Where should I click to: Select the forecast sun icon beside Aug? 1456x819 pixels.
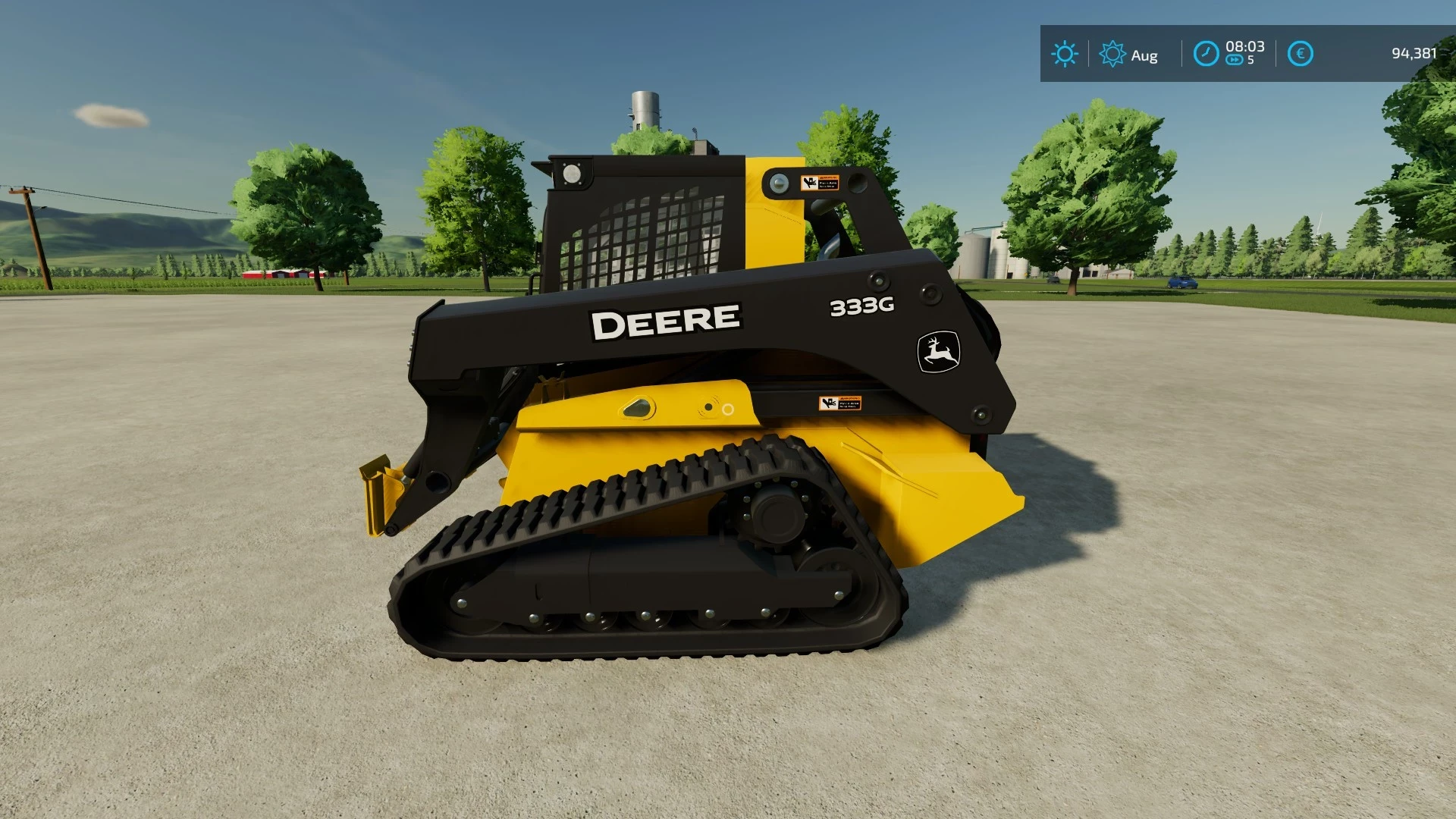(x=1113, y=54)
